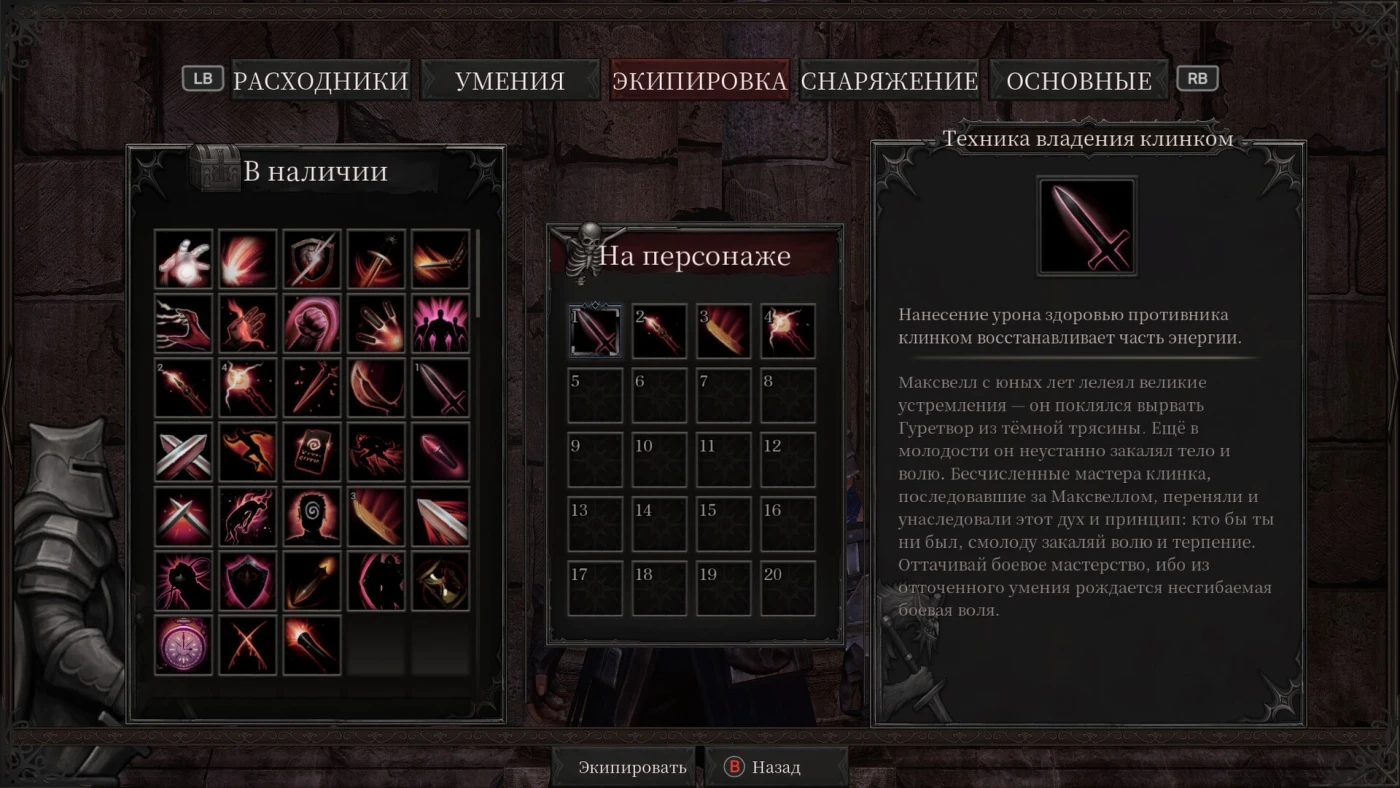Choose the pink clenched fist skill
The width and height of the screenshot is (1400, 788).
312,323
